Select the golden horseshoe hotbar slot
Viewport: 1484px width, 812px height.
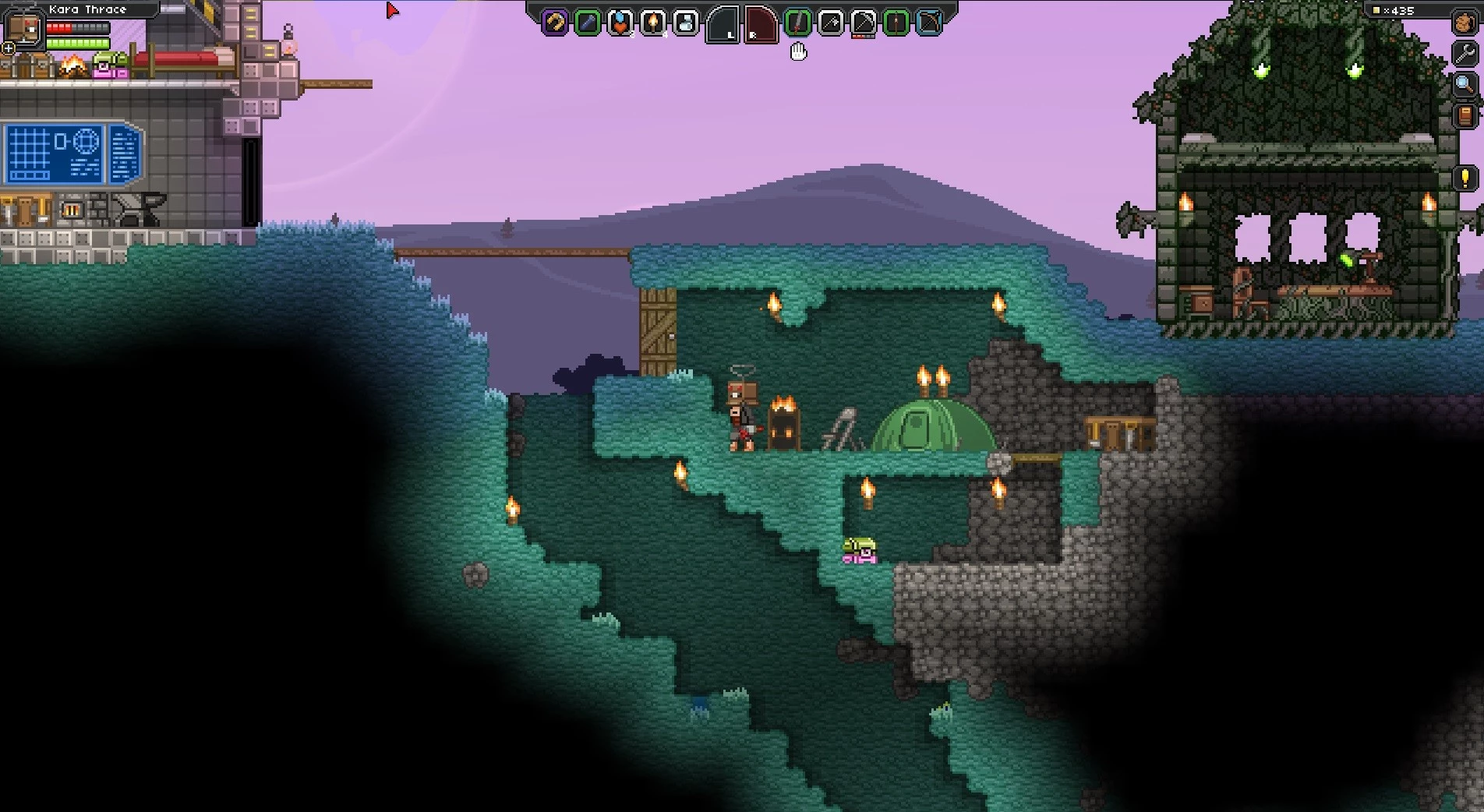coord(555,23)
